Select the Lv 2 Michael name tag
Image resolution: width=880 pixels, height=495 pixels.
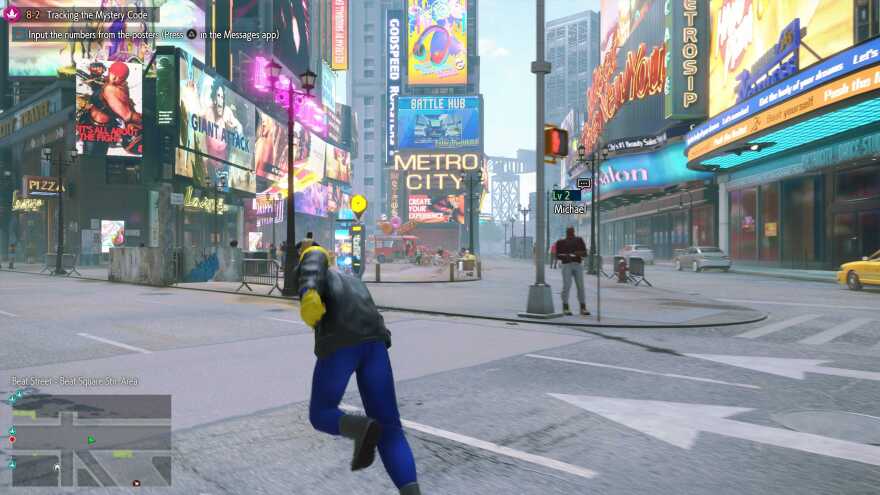point(568,202)
